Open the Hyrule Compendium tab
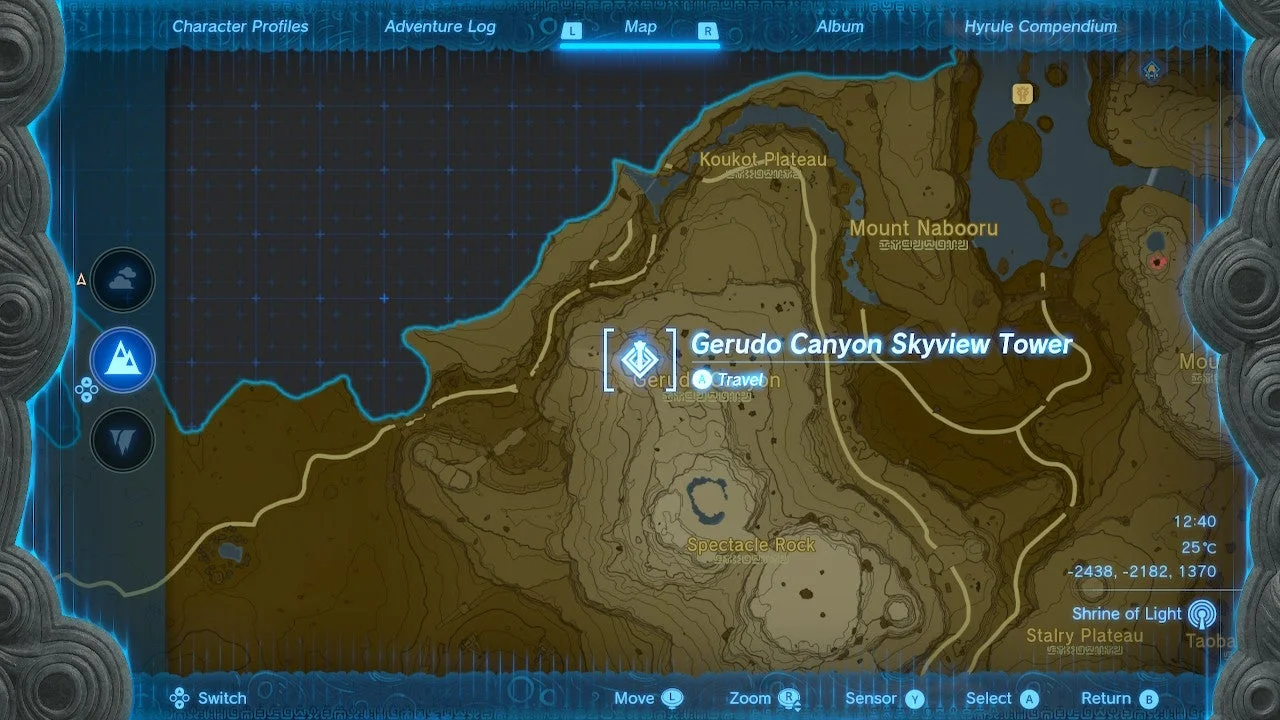This screenshot has height=720, width=1280. [x=1040, y=26]
